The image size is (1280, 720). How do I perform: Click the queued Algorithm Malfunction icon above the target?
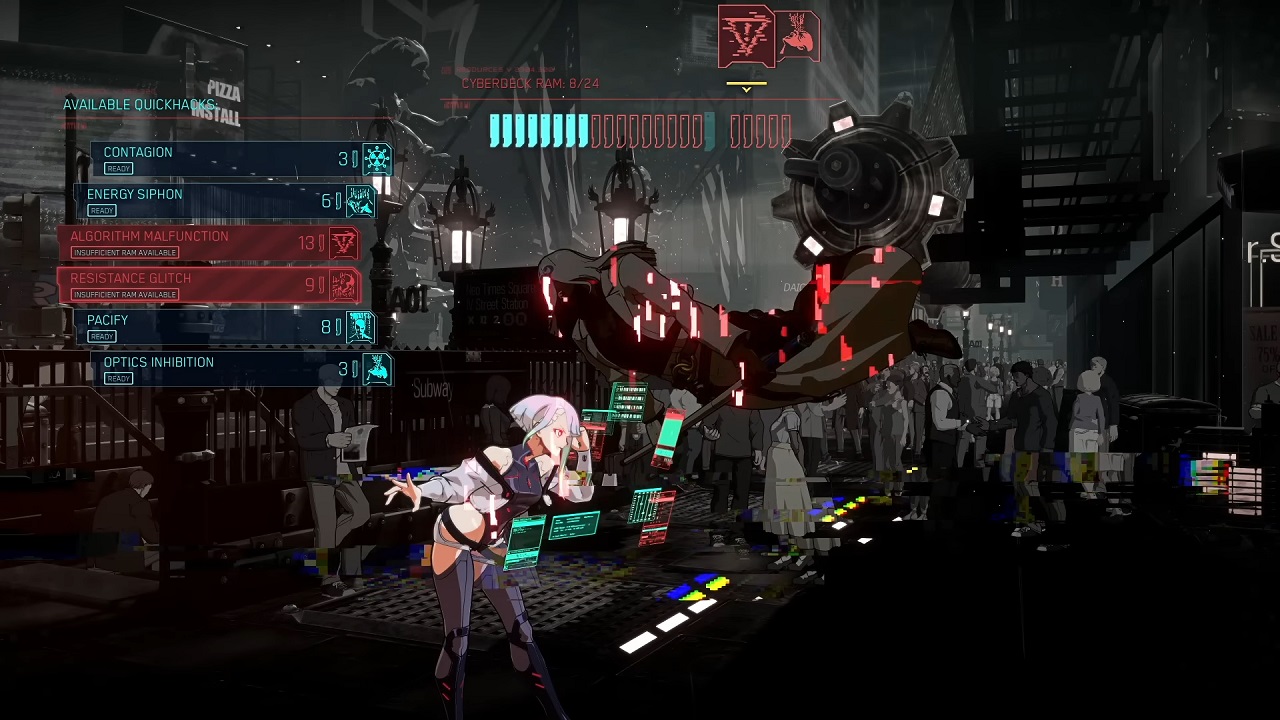745,36
